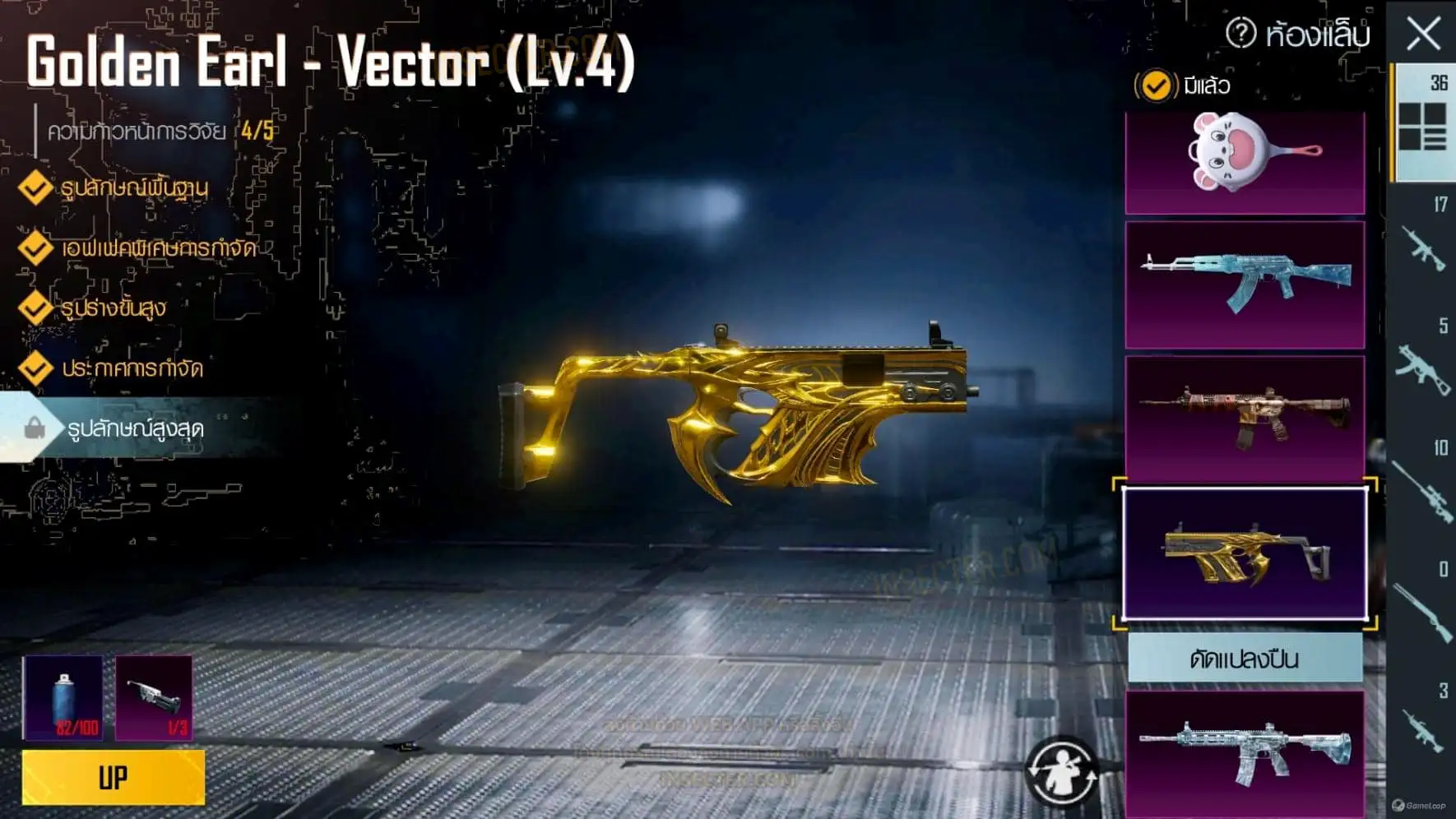Choose the icy blue AKM skin

click(1245, 284)
